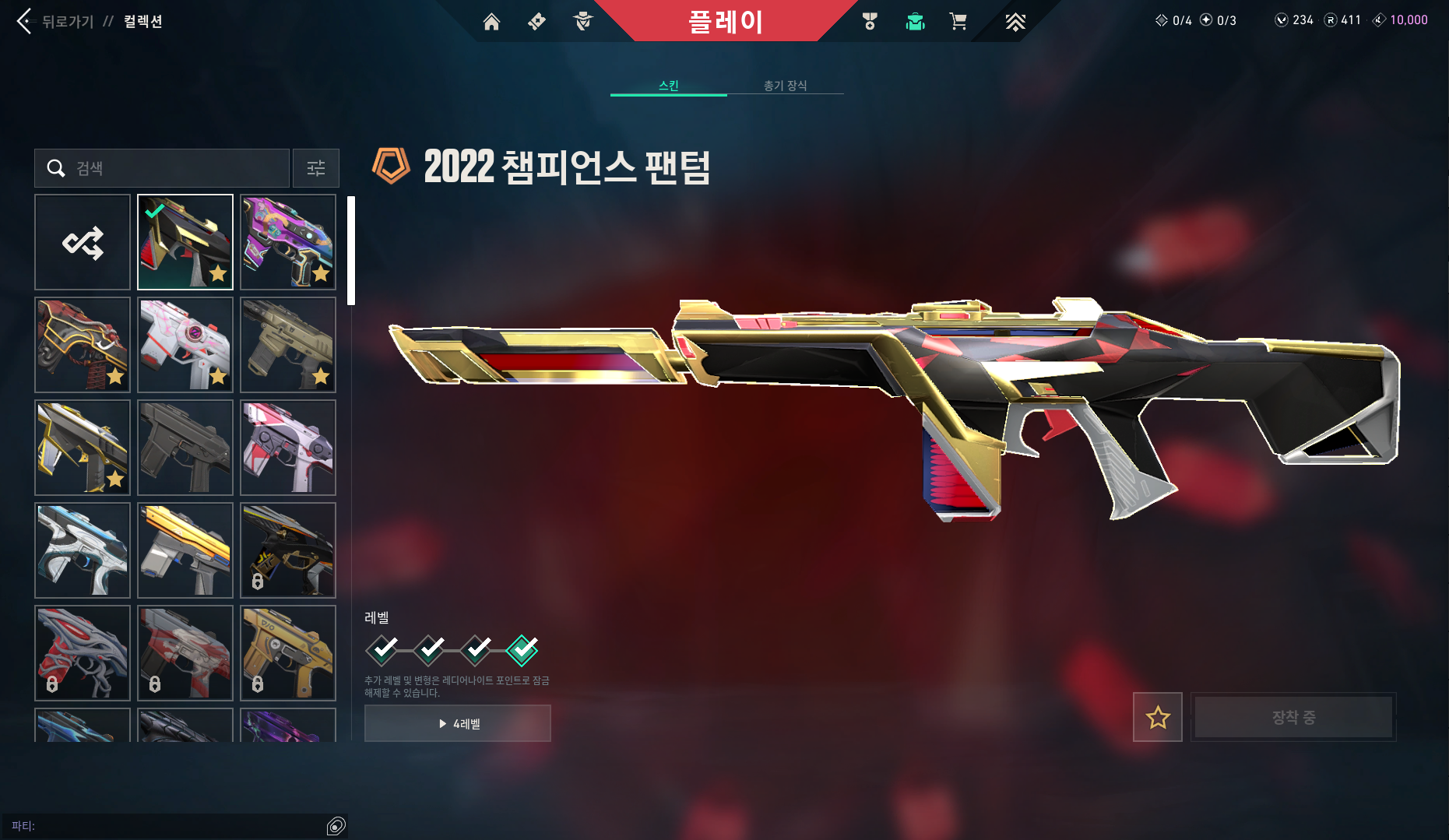Open the Store shopping cart icon

[958, 21]
